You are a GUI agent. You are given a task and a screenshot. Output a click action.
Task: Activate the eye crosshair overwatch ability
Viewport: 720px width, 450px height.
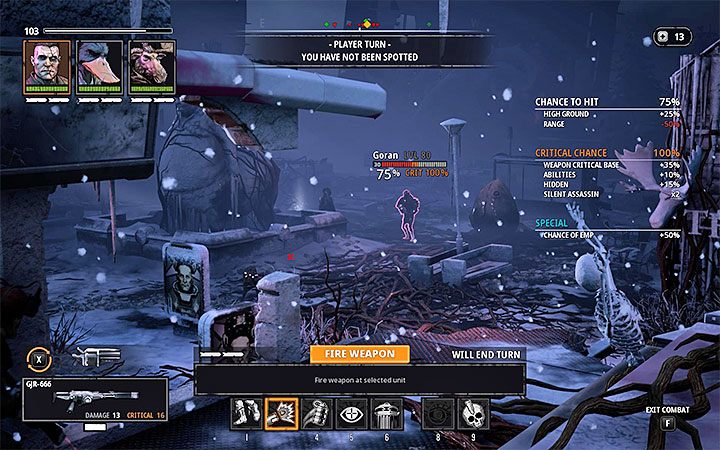click(351, 412)
